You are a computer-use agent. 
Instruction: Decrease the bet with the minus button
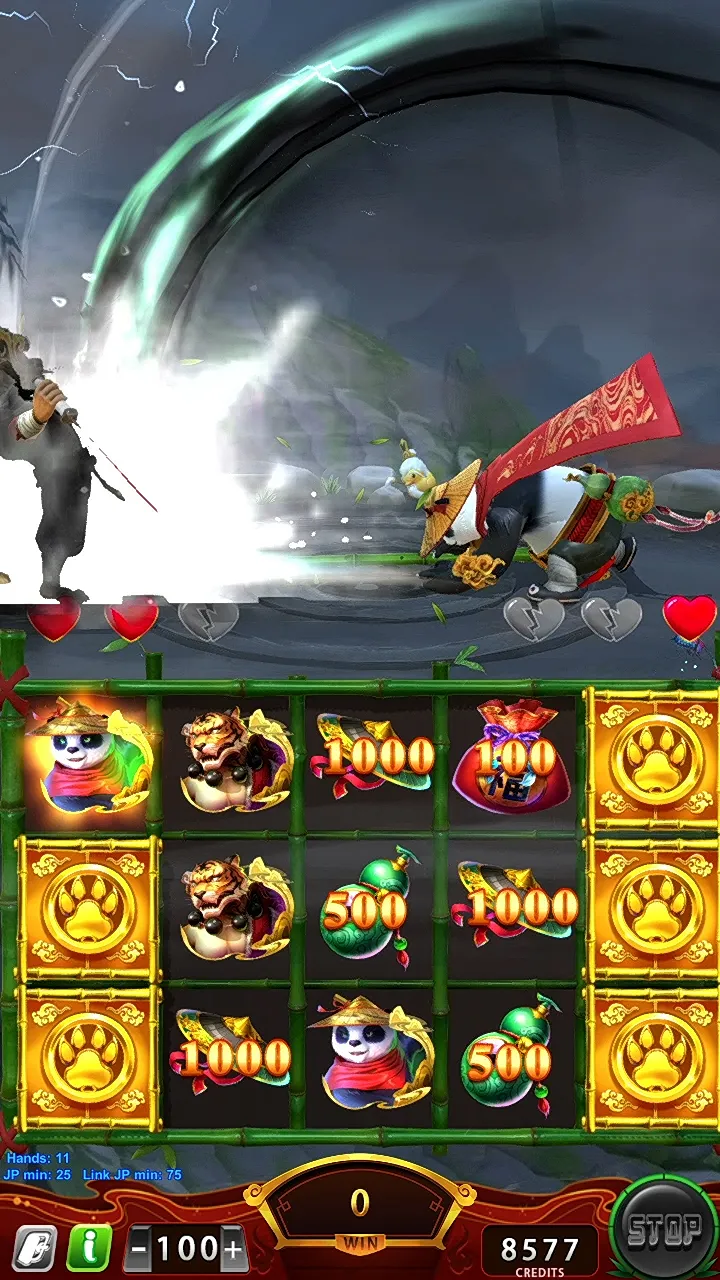pos(139,1249)
